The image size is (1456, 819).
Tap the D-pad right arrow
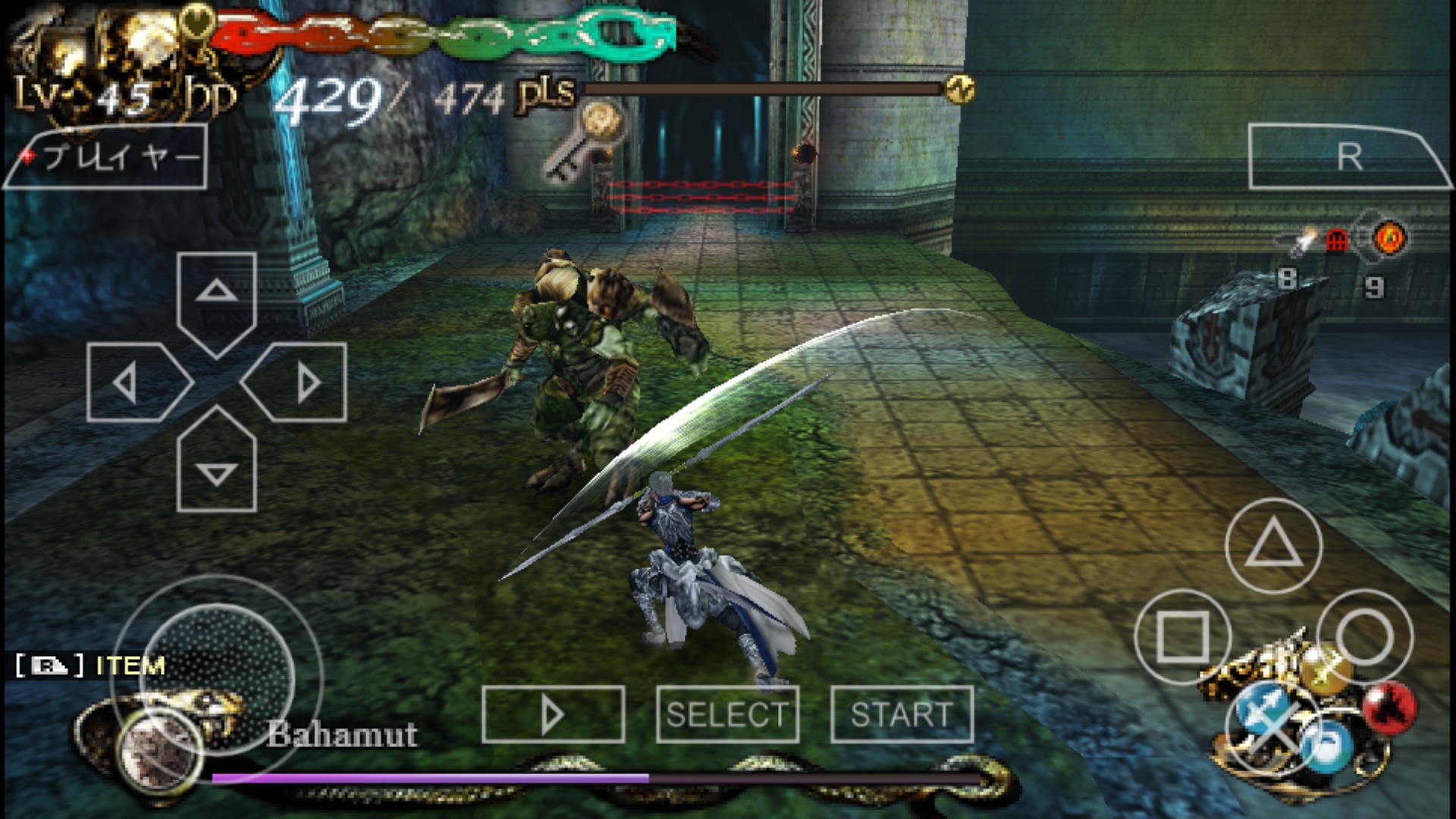click(x=299, y=382)
